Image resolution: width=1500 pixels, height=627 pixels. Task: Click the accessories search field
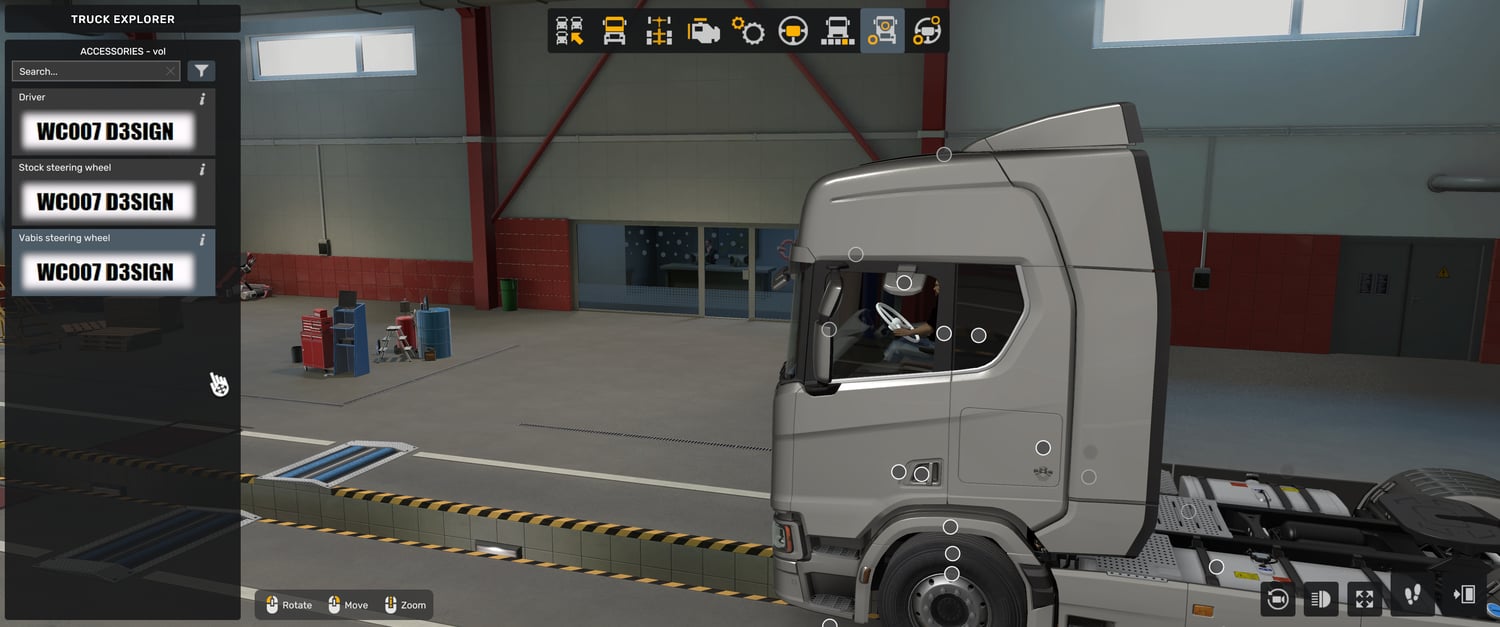click(88, 71)
